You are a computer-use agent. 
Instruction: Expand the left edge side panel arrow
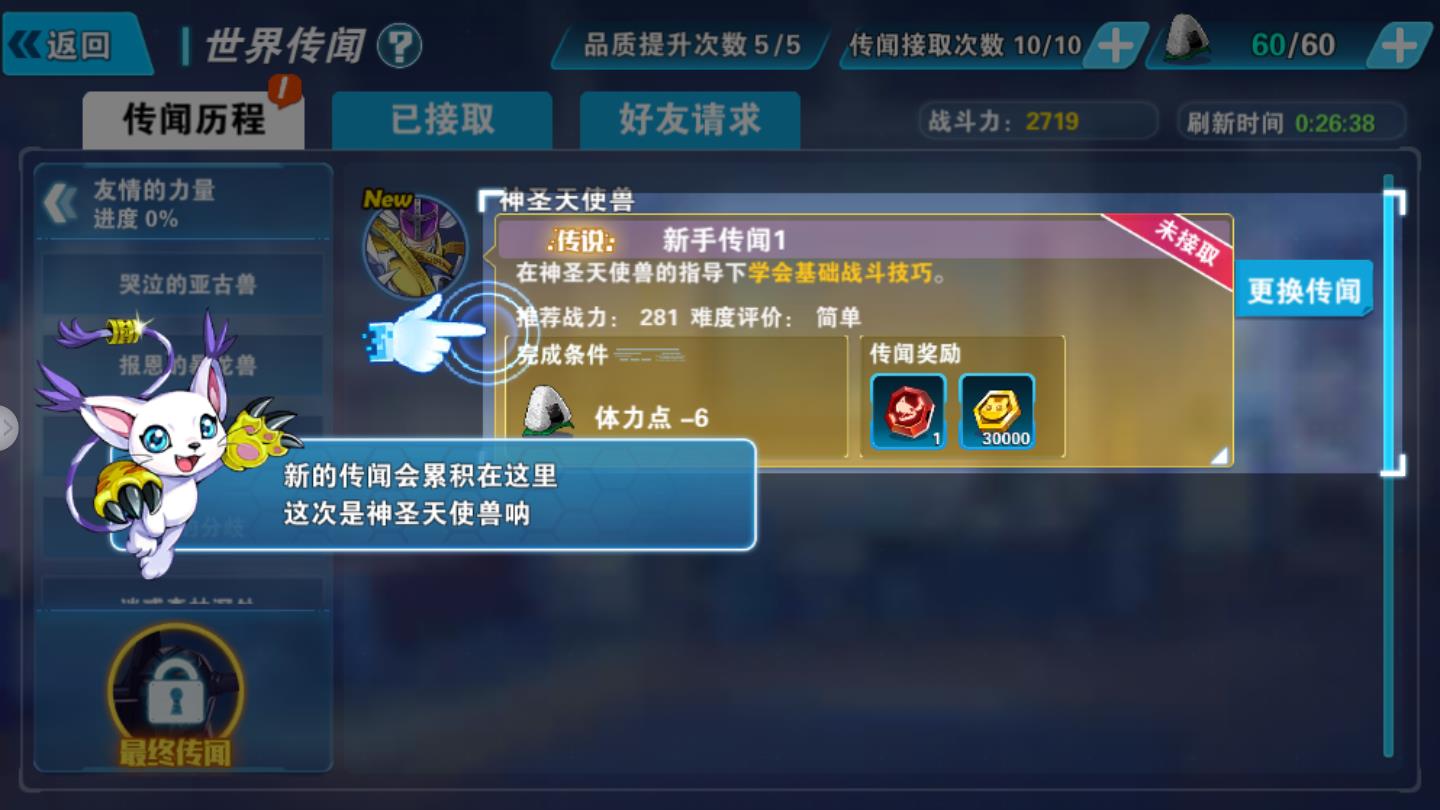click(x=9, y=428)
